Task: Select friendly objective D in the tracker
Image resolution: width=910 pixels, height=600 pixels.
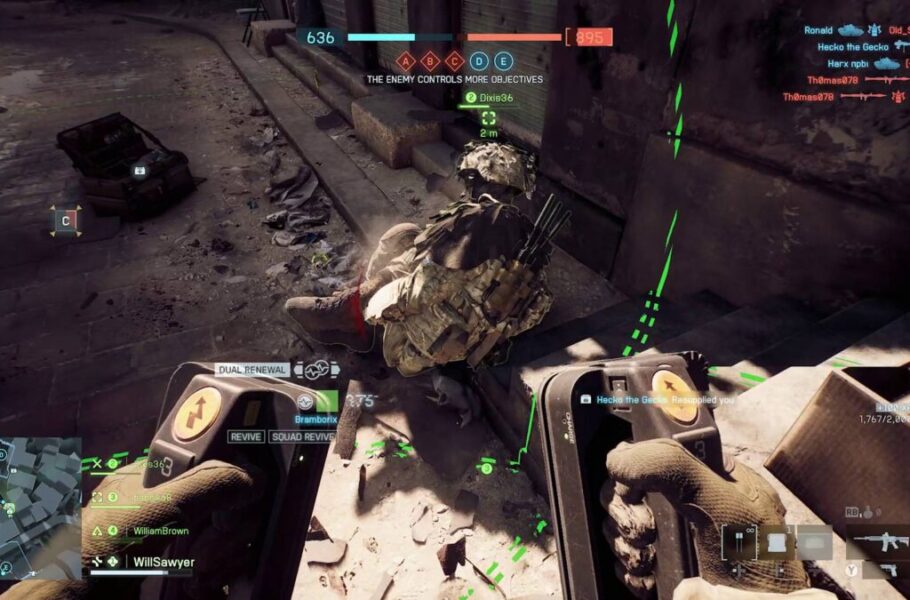Action: [x=479, y=60]
